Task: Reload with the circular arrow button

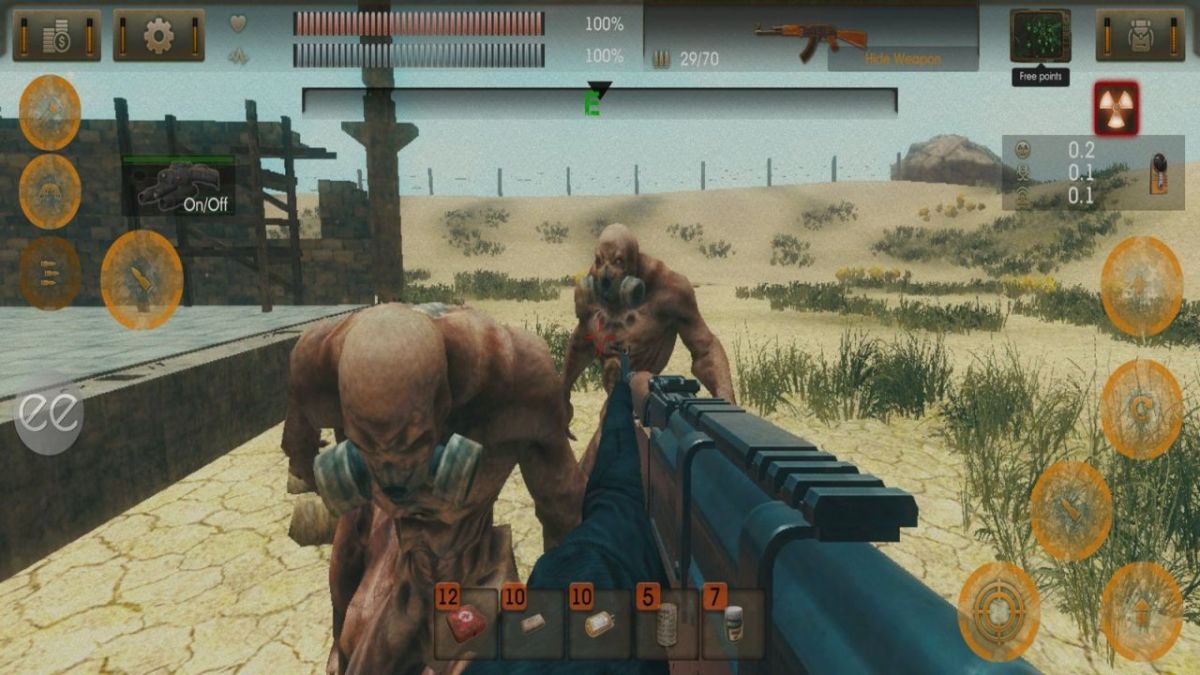Action: [x=1141, y=408]
